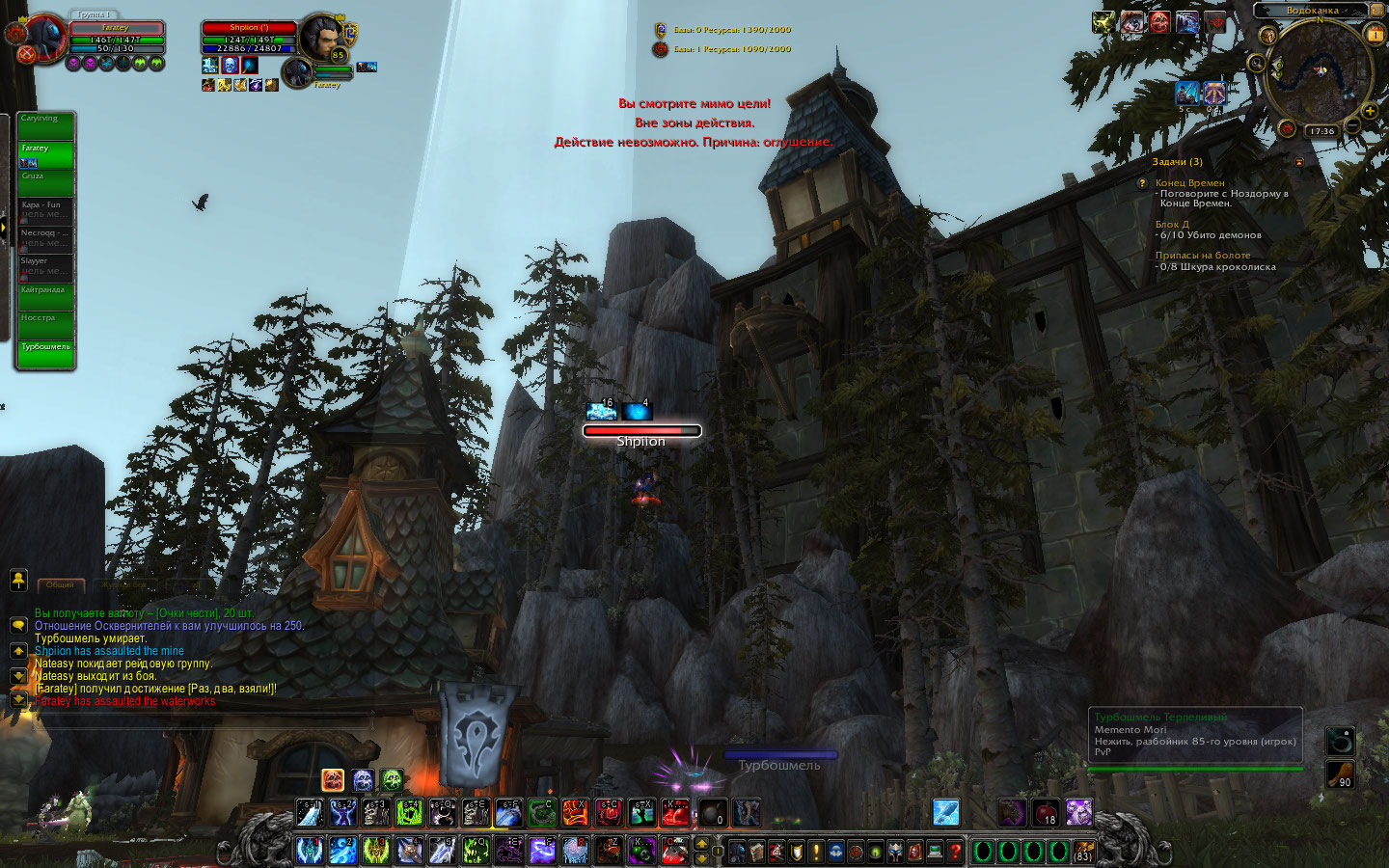1389x868 pixels.
Task: Click the Faratey player portrait
Action: tap(44, 41)
